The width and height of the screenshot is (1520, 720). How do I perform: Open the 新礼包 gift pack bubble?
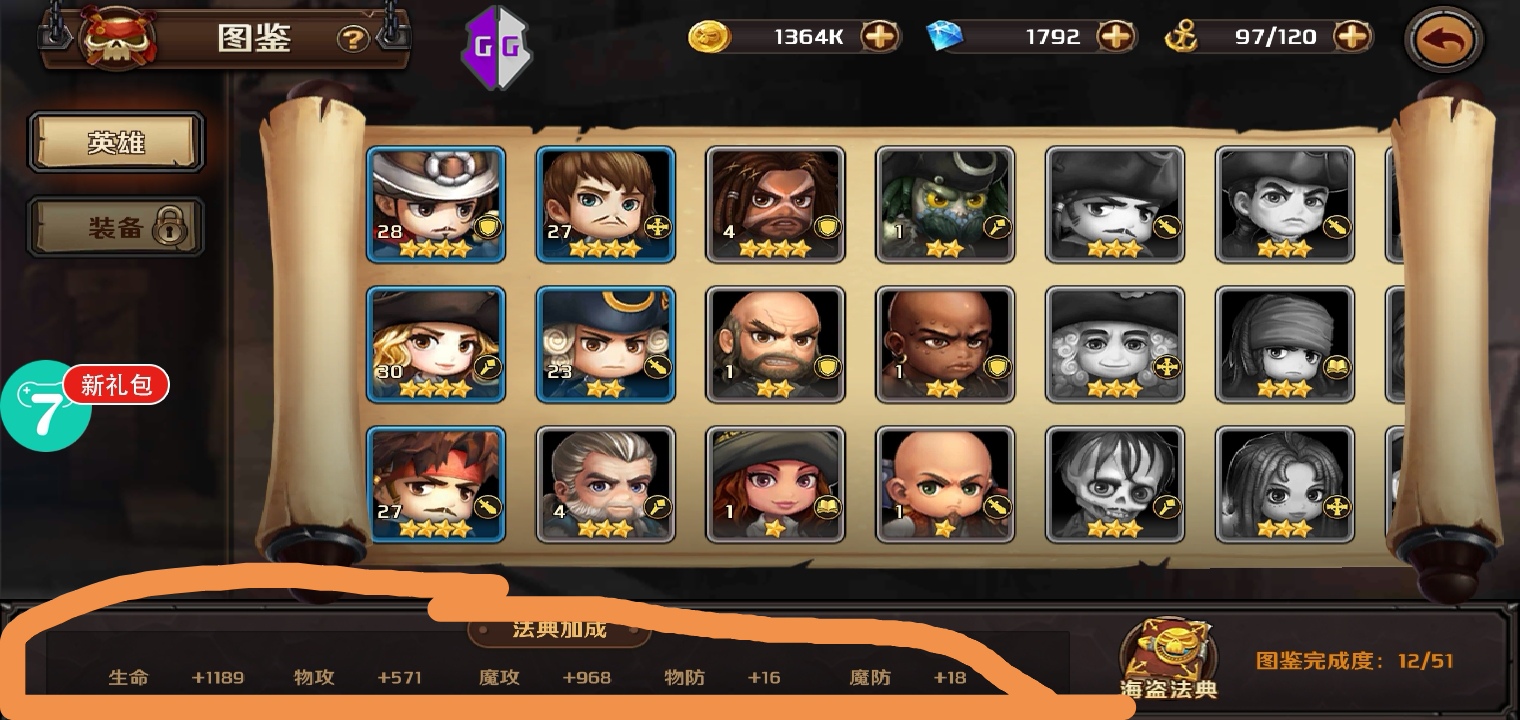[116, 385]
